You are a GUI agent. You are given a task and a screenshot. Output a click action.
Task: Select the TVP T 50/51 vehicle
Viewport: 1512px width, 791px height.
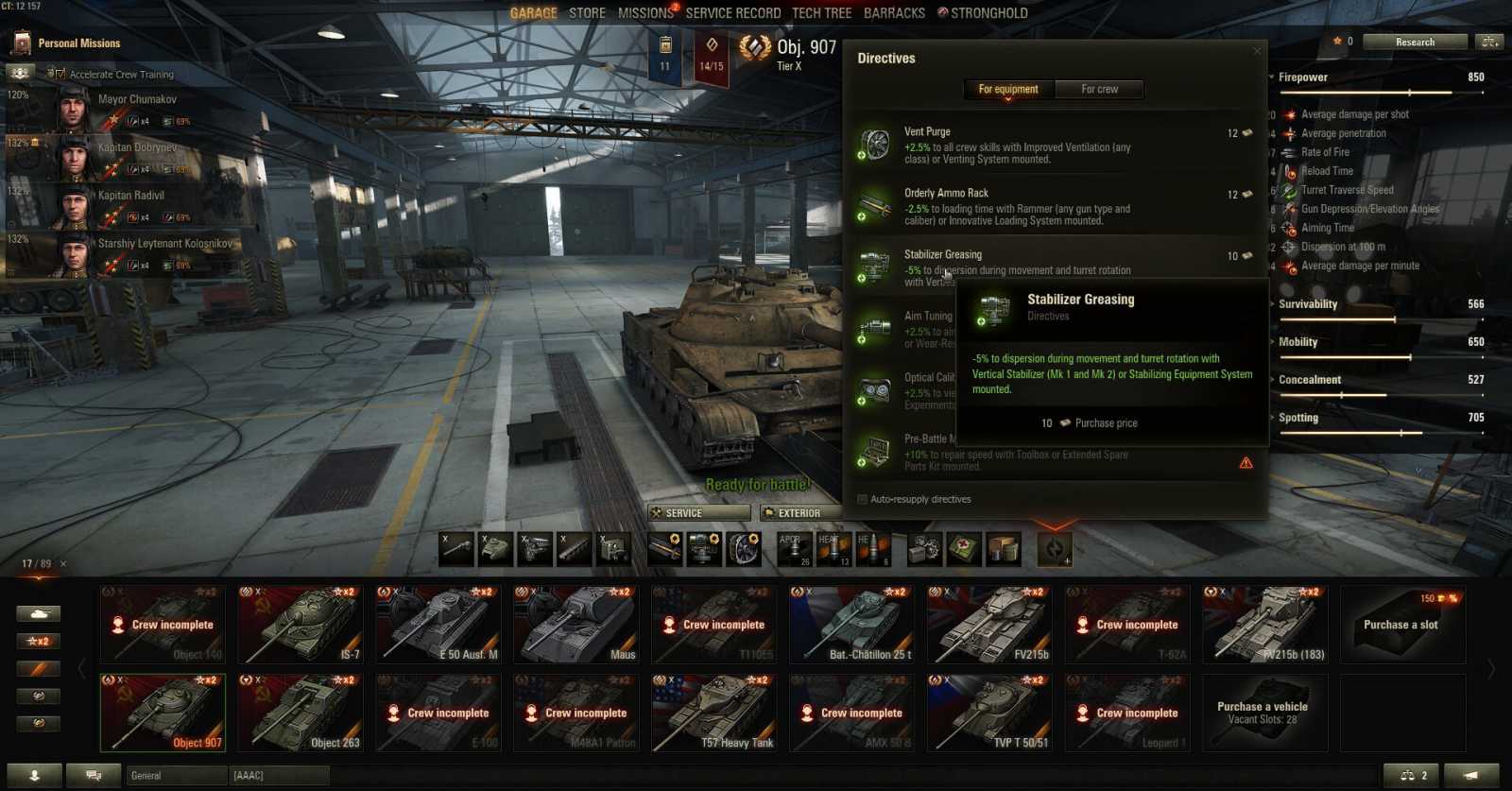pos(989,713)
